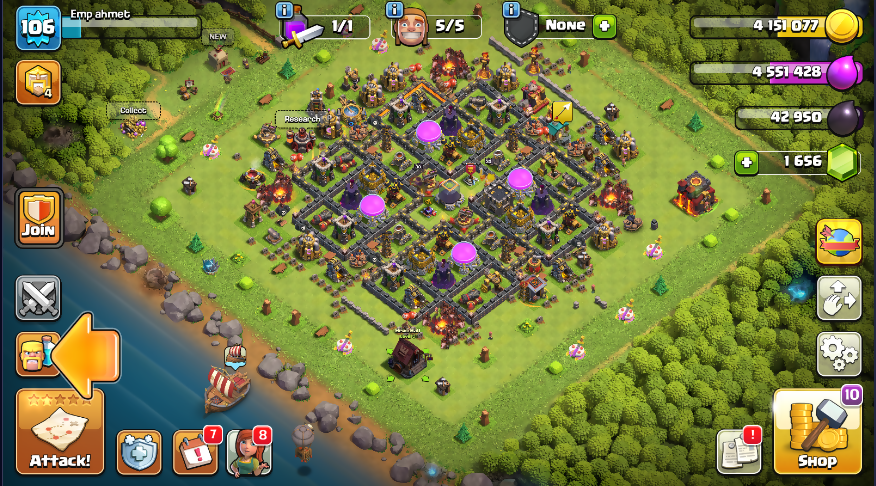Viewport: 876px width, 486px height.
Task: Tap the Attack! map button
Action: [x=60, y=431]
